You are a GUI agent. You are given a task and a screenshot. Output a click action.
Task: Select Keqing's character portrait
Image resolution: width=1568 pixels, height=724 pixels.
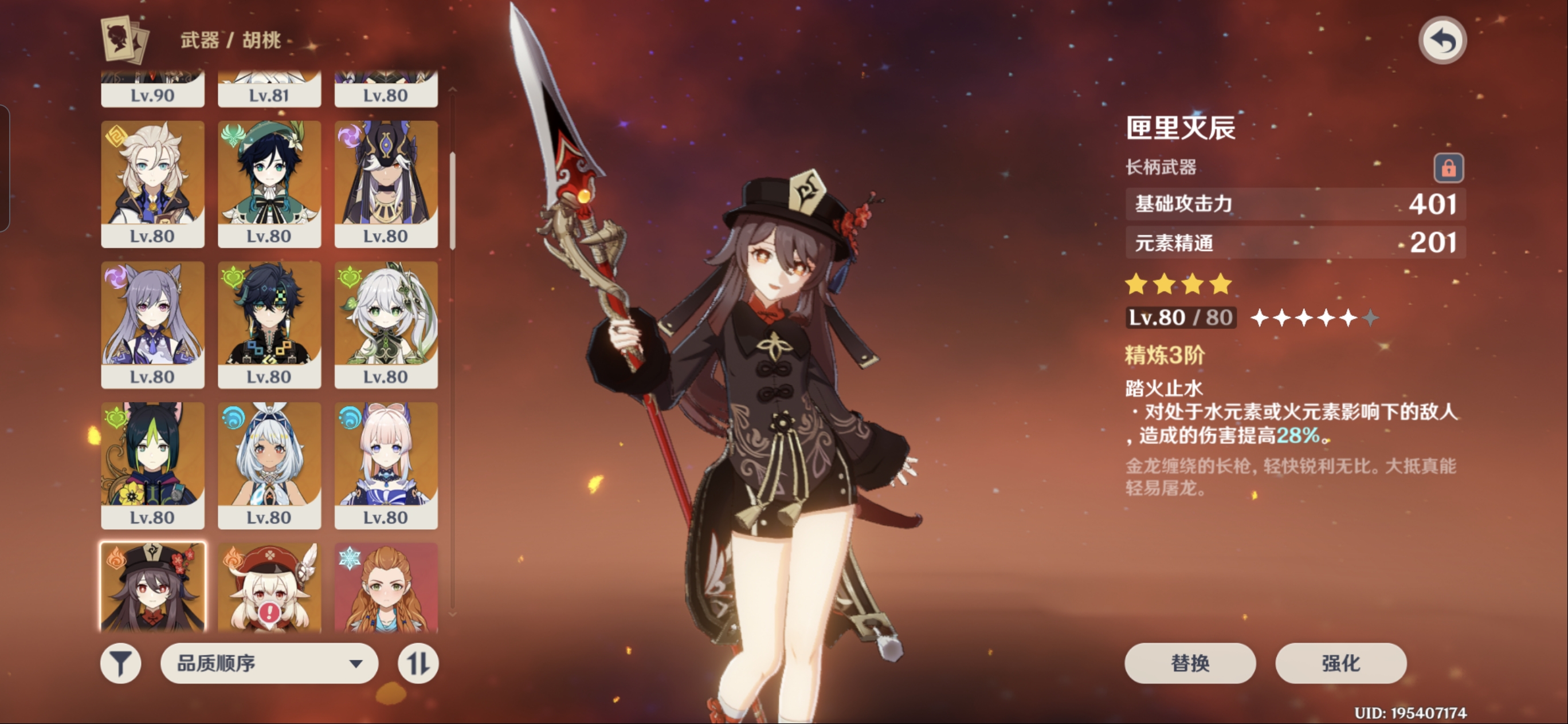pyautogui.click(x=152, y=324)
